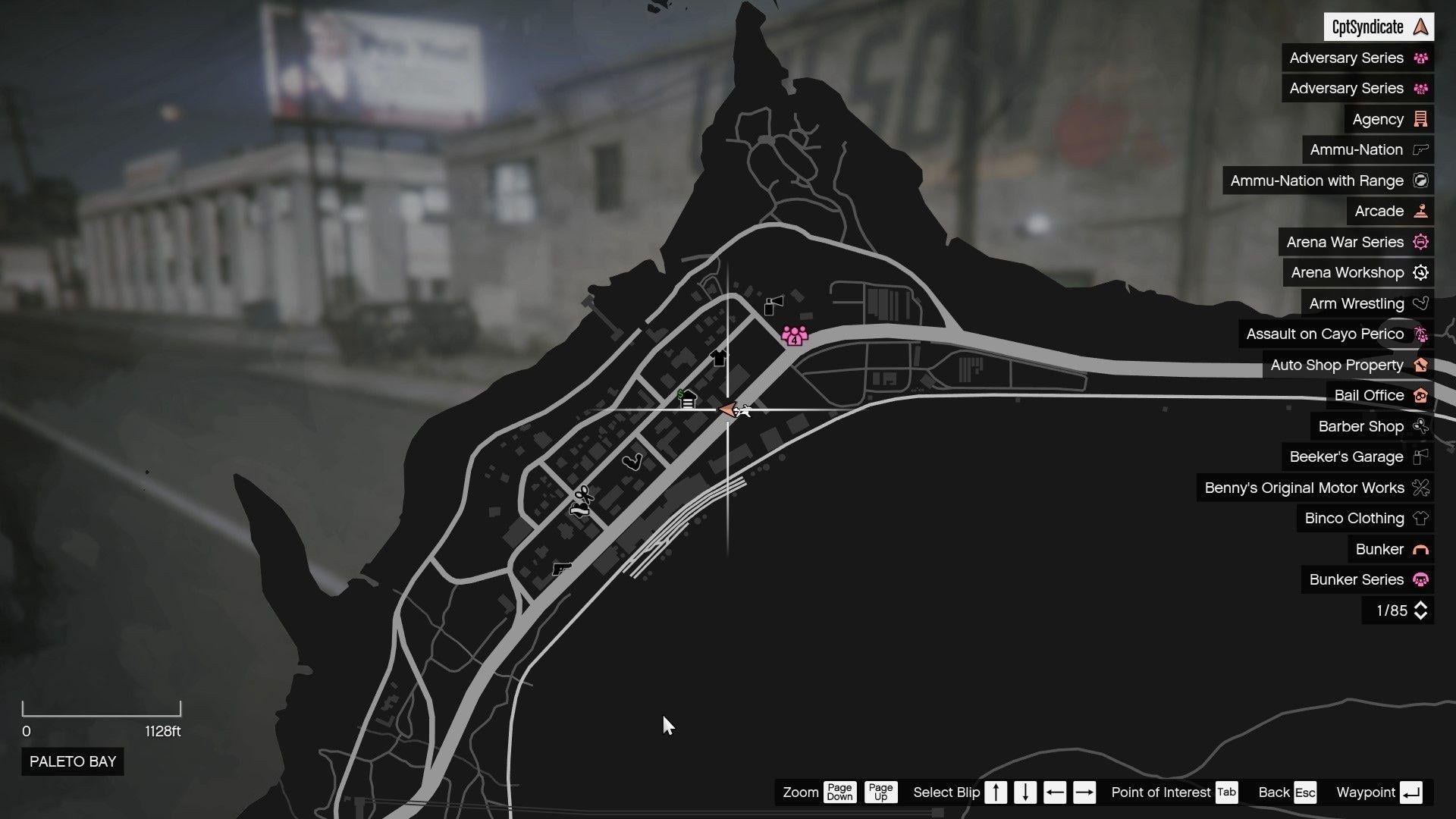Screen dimensions: 1456x819
Task: Click the Back option in the bottom bar
Action: pyautogui.click(x=1273, y=792)
